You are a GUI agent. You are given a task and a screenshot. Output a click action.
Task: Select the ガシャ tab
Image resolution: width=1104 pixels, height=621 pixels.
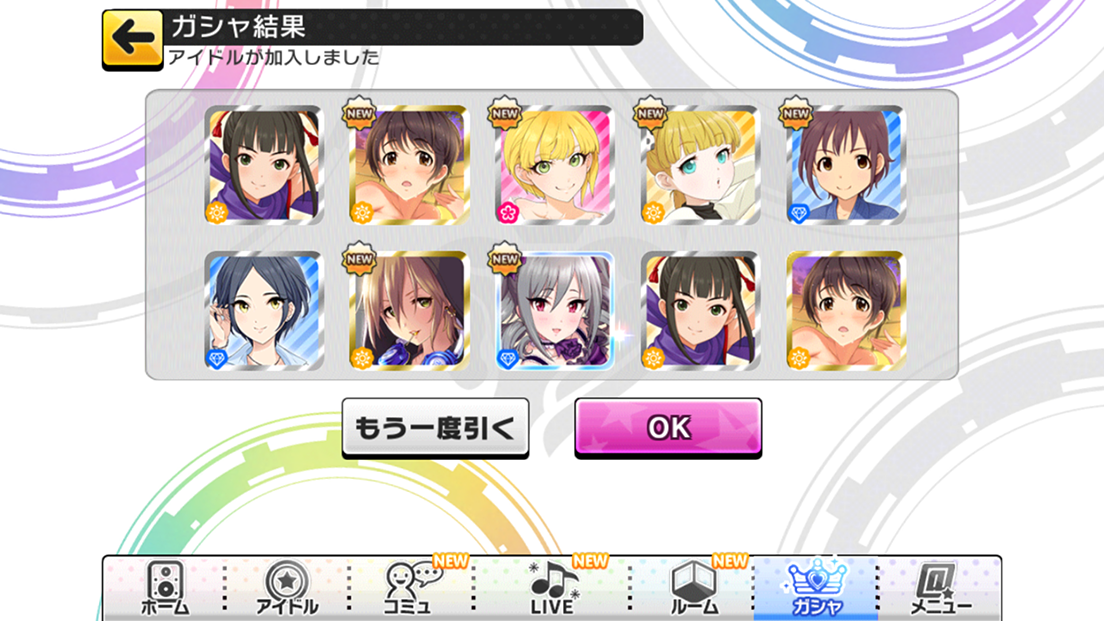click(x=815, y=587)
